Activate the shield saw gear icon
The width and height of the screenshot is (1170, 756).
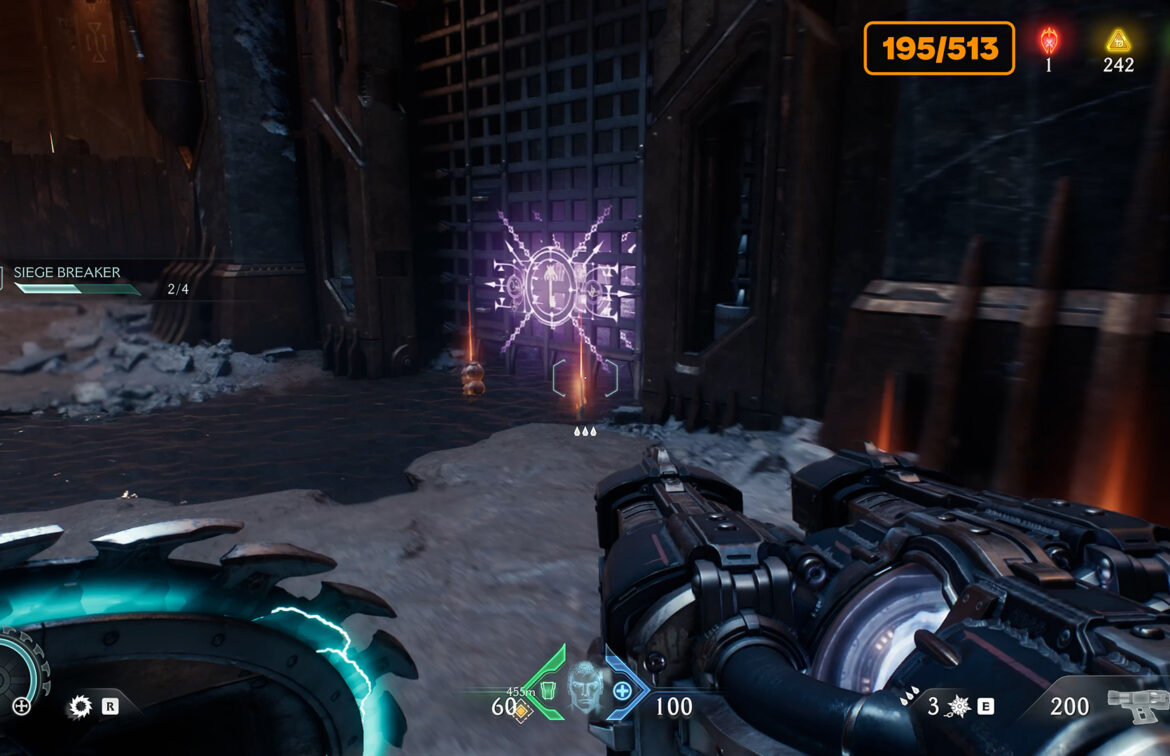[79, 707]
